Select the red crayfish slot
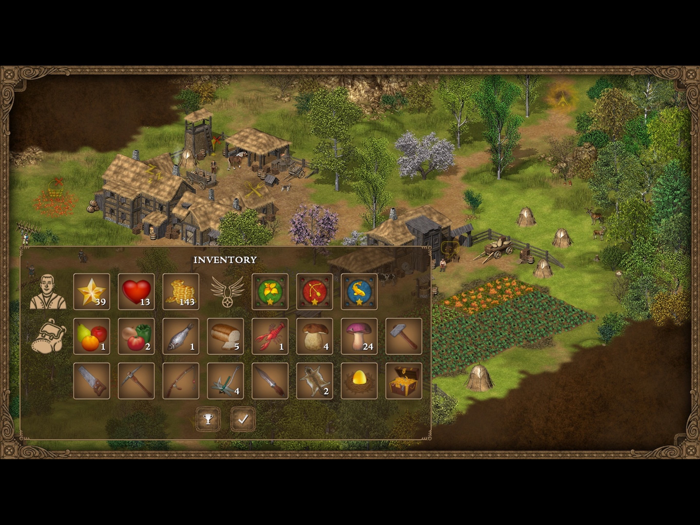This screenshot has height=525, width=700. [x=270, y=337]
